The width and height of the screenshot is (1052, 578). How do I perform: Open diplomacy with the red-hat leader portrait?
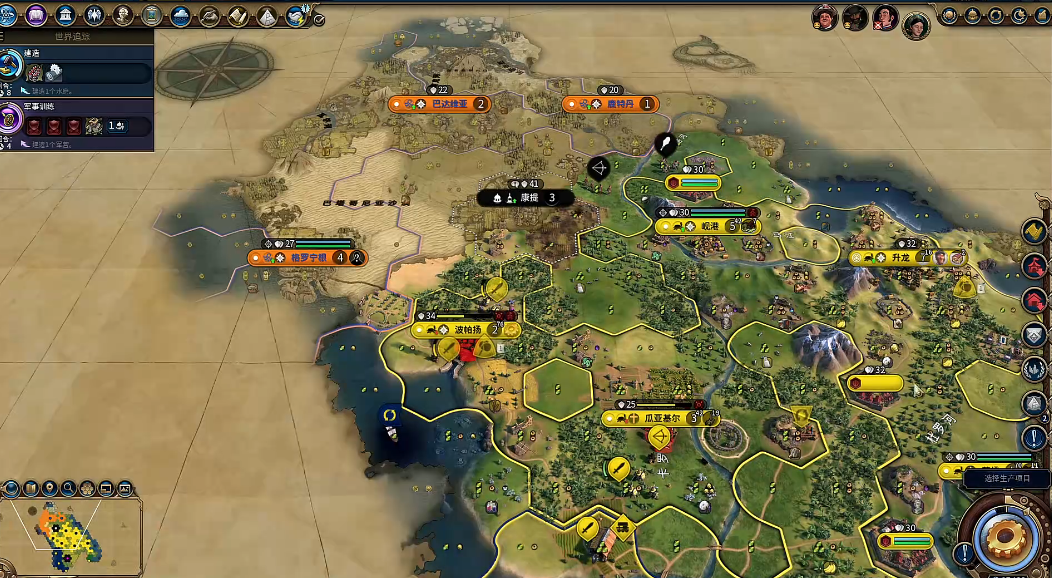(824, 17)
